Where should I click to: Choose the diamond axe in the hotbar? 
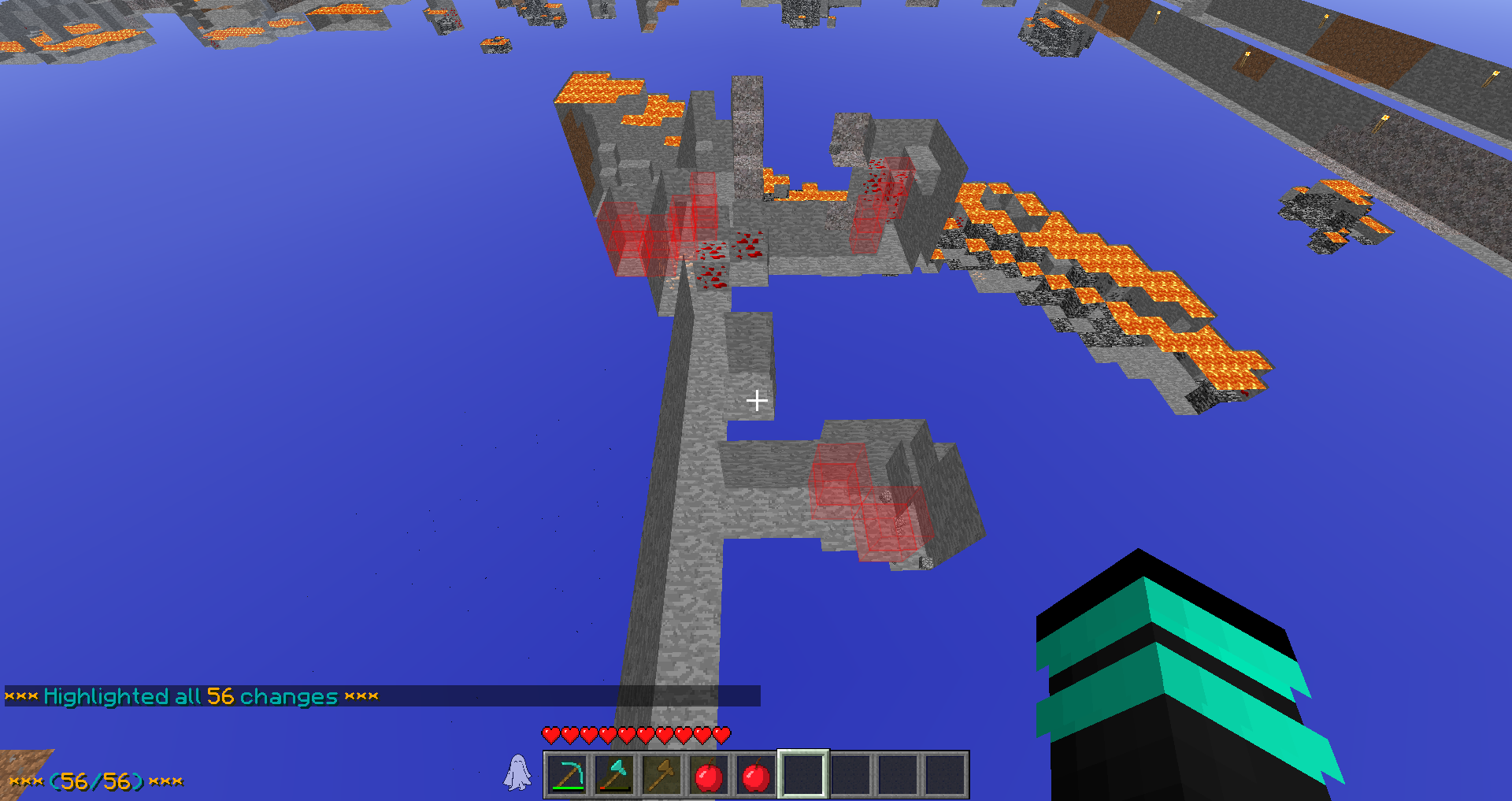pyautogui.click(x=614, y=775)
